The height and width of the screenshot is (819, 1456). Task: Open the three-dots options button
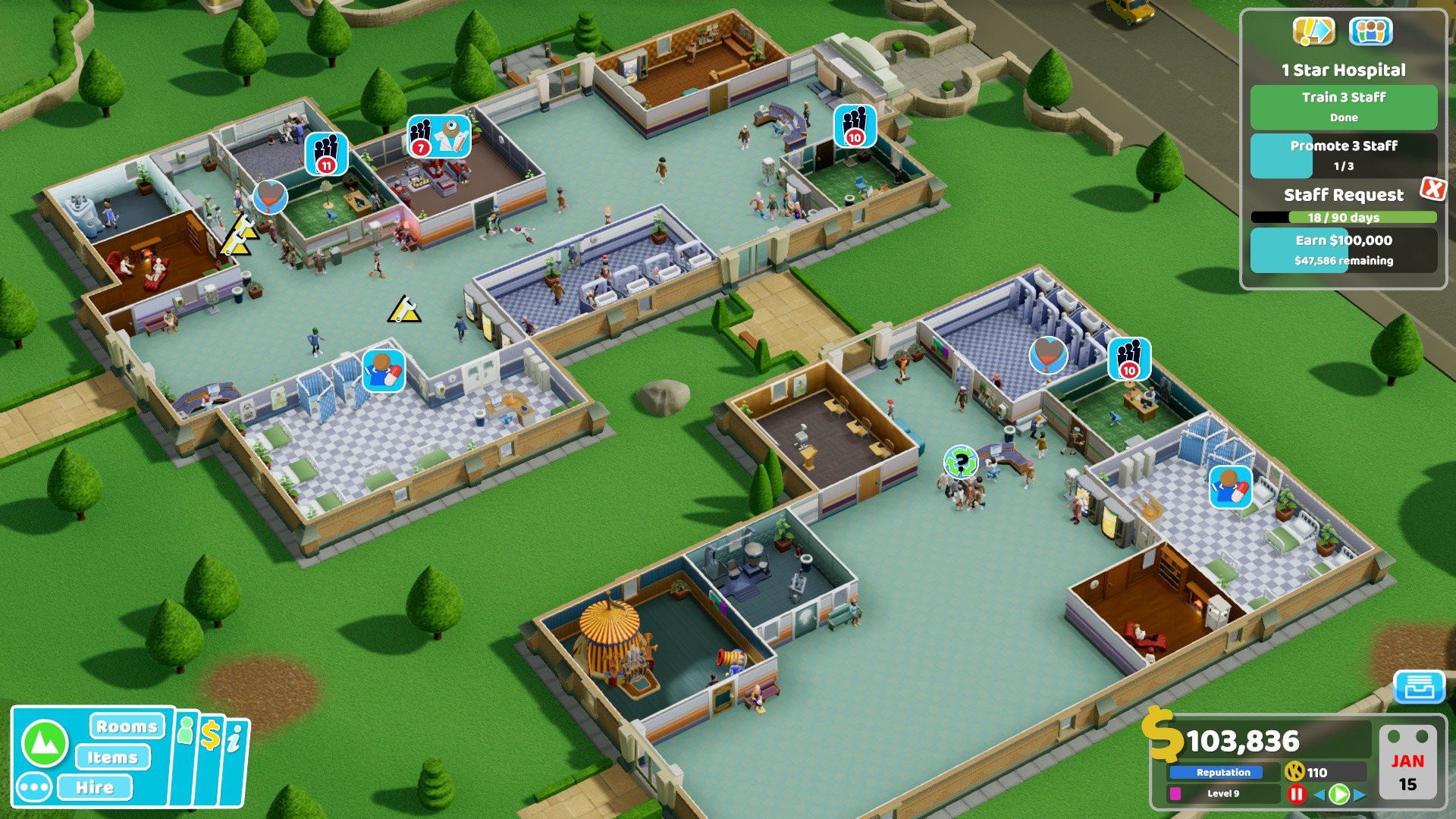point(34,787)
